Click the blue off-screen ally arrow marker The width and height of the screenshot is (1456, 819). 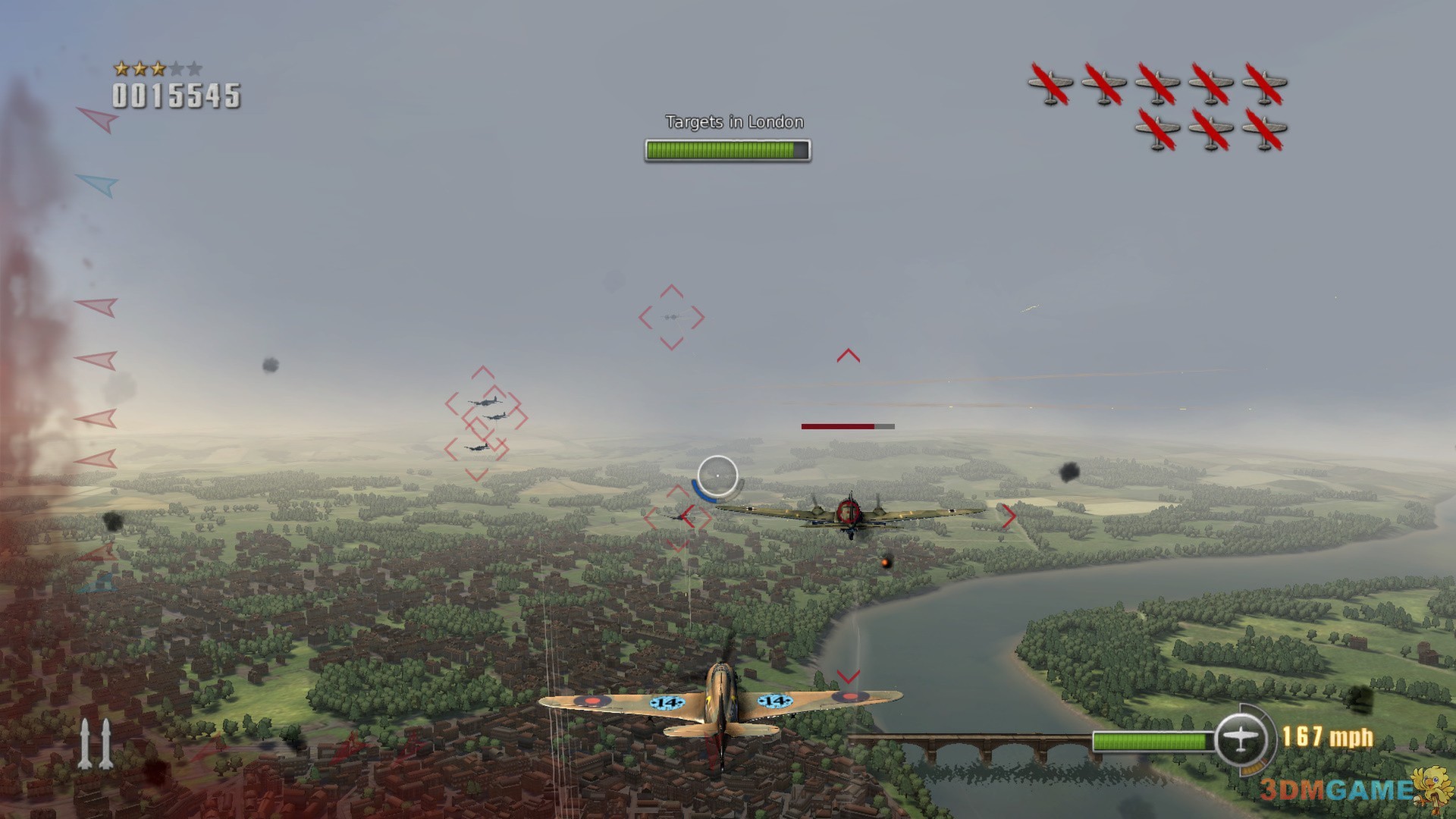pyautogui.click(x=99, y=184)
